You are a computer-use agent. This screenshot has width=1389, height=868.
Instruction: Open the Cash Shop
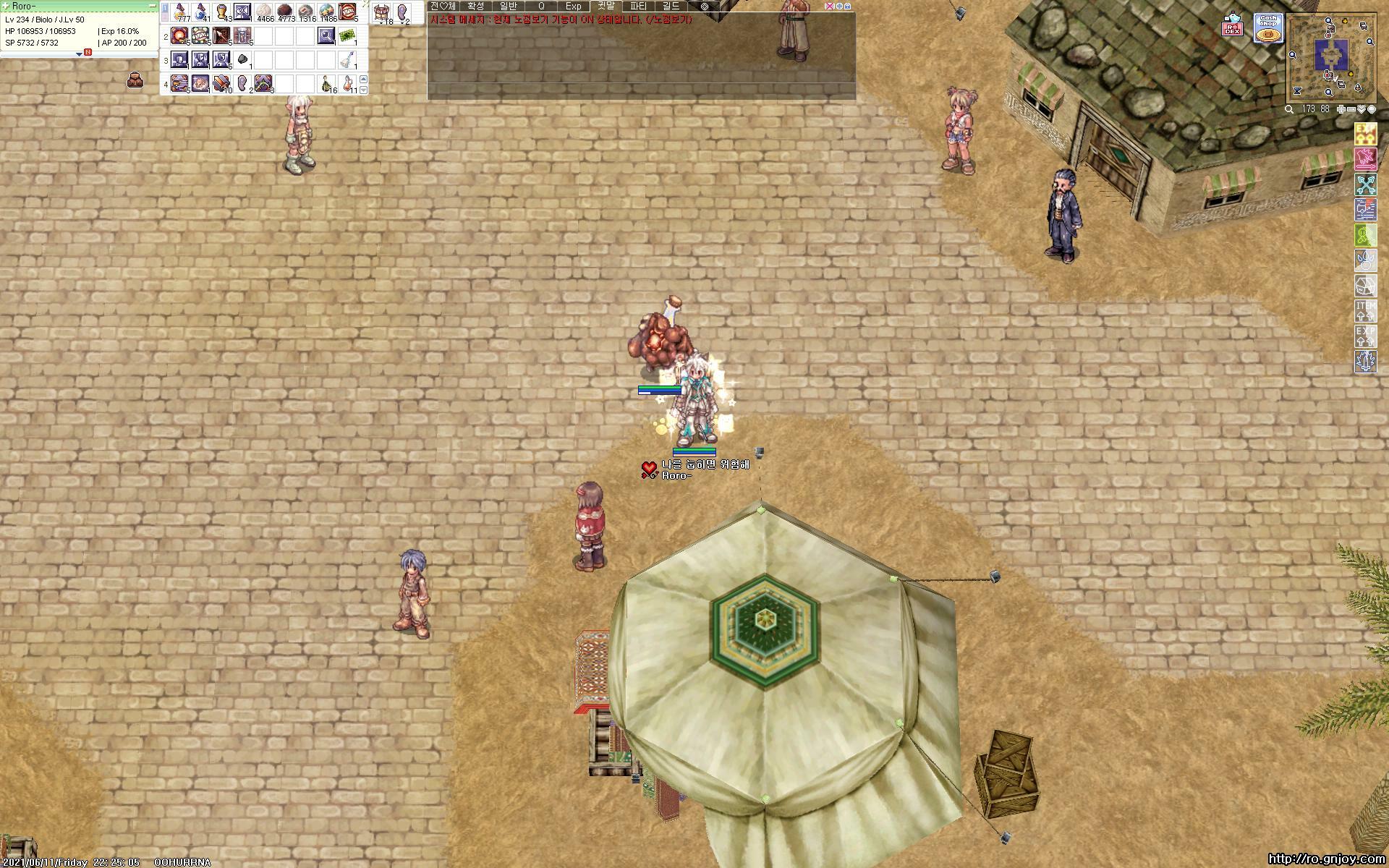(1267, 29)
